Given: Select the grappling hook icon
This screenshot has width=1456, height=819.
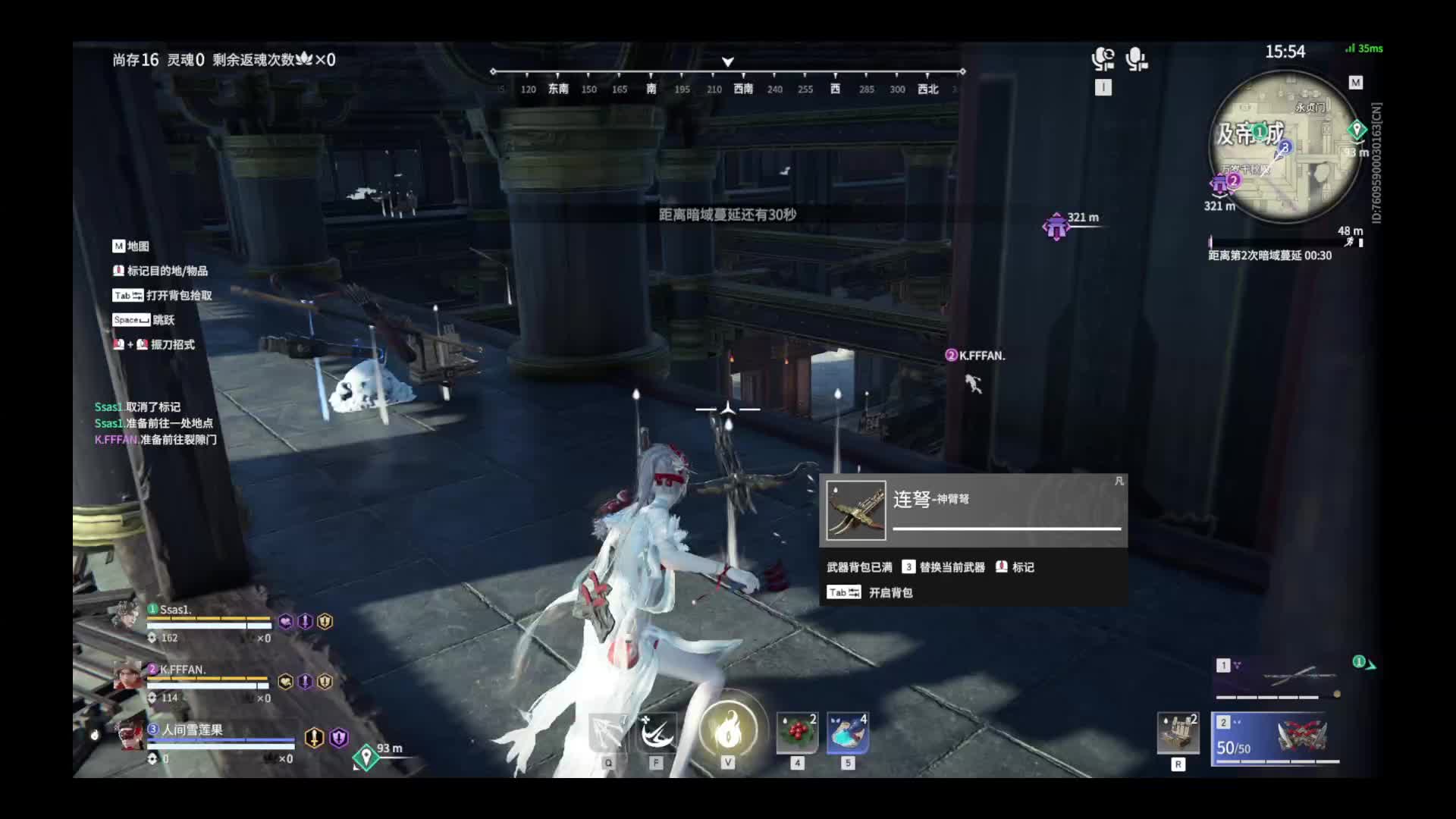Looking at the screenshot, I should tap(608, 732).
